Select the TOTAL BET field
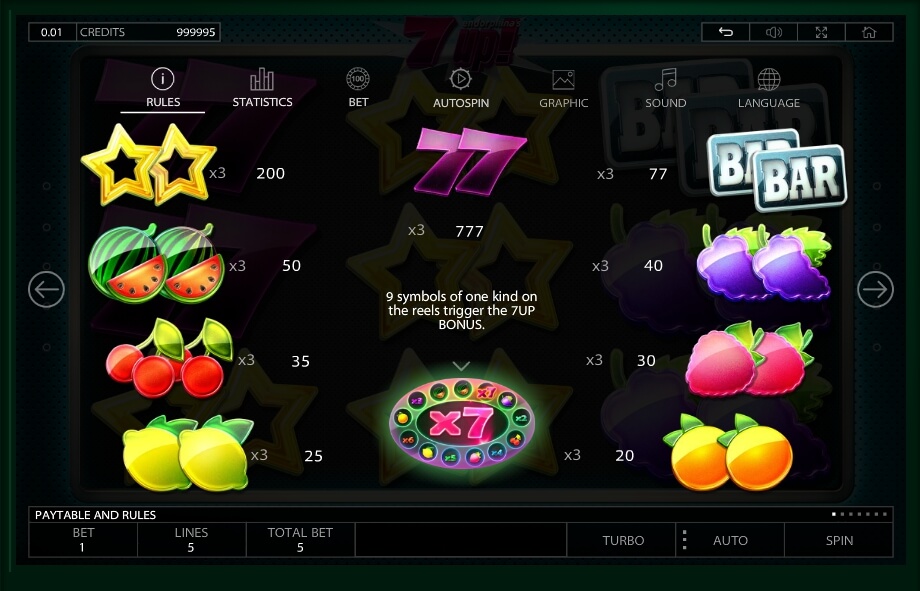920x591 pixels. tap(300, 540)
